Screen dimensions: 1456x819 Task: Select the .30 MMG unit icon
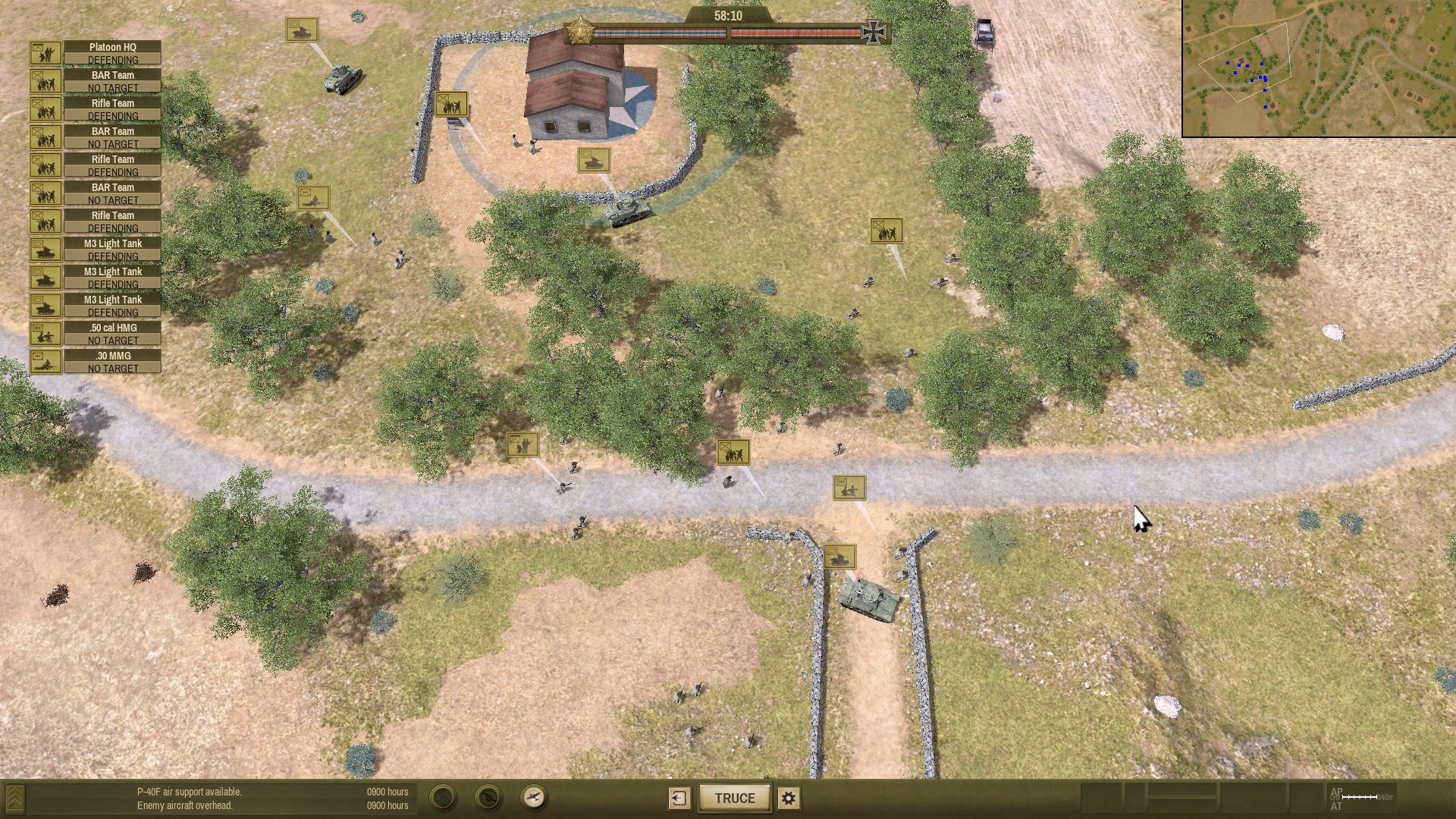47,362
